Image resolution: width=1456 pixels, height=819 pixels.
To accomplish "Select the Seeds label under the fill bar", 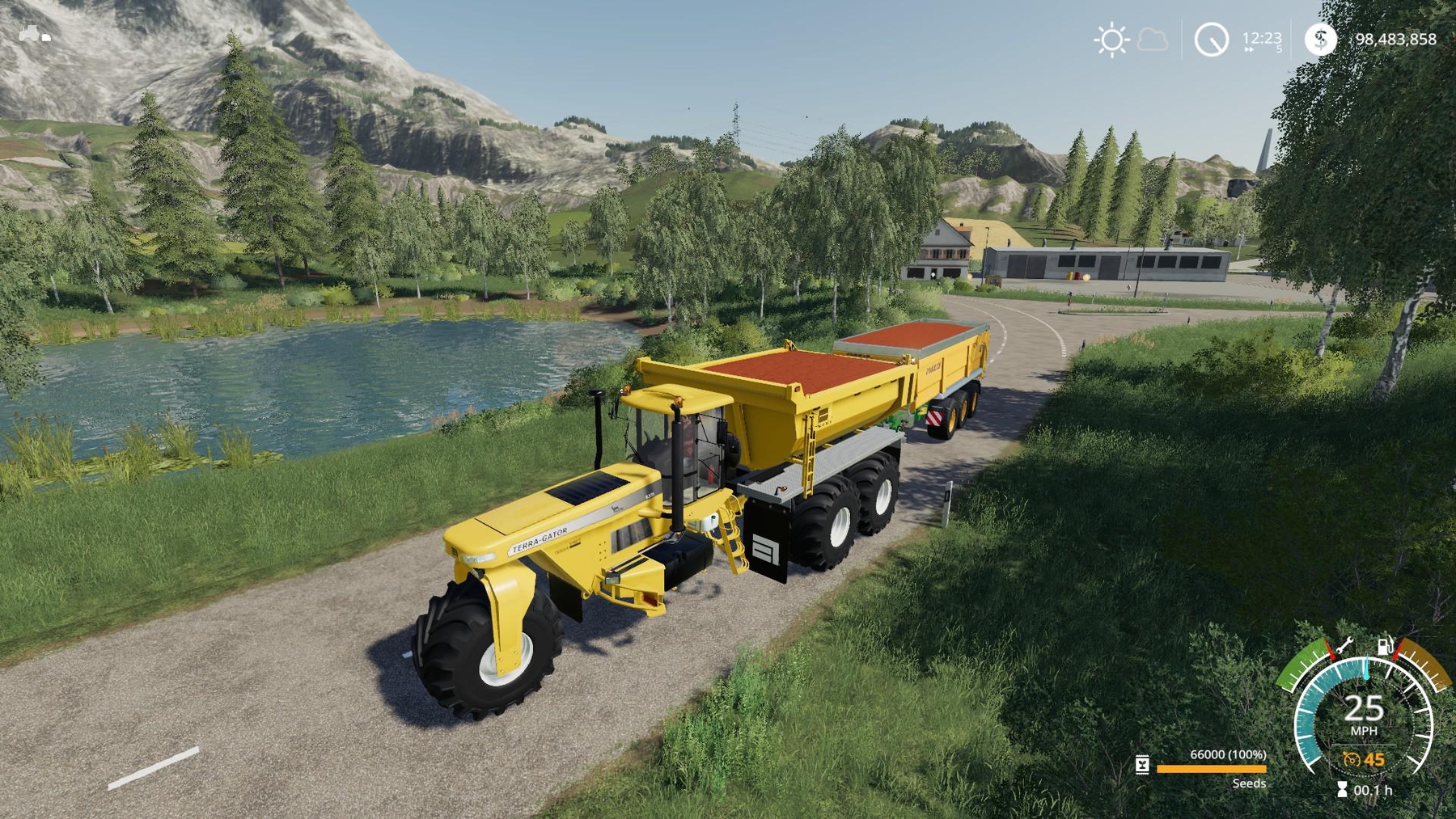I will coord(1249,783).
